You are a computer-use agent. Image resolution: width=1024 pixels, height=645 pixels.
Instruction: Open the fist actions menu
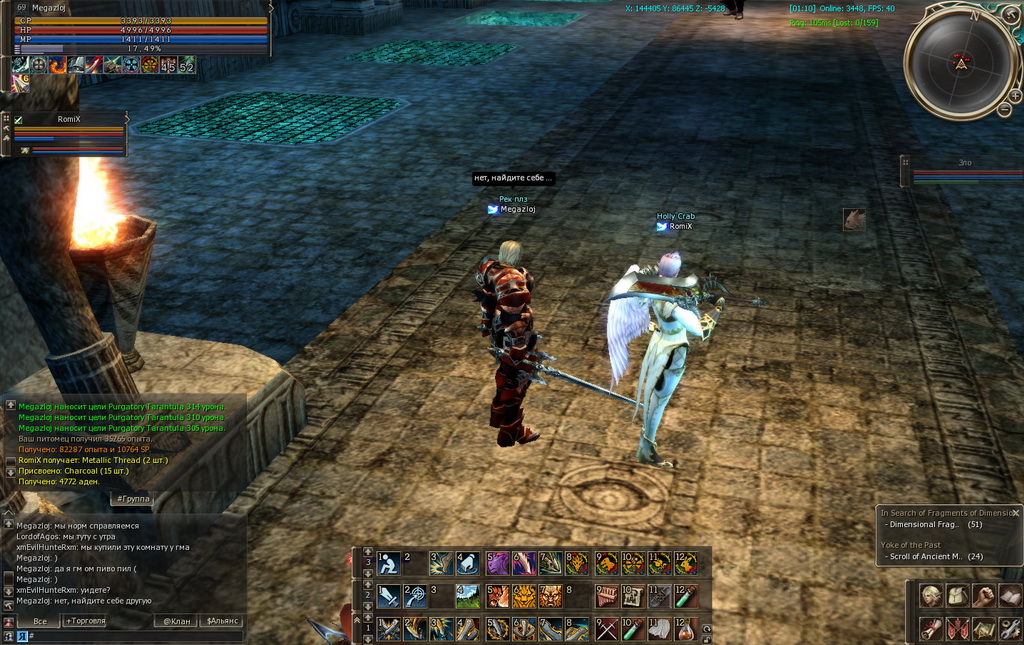coord(983,596)
